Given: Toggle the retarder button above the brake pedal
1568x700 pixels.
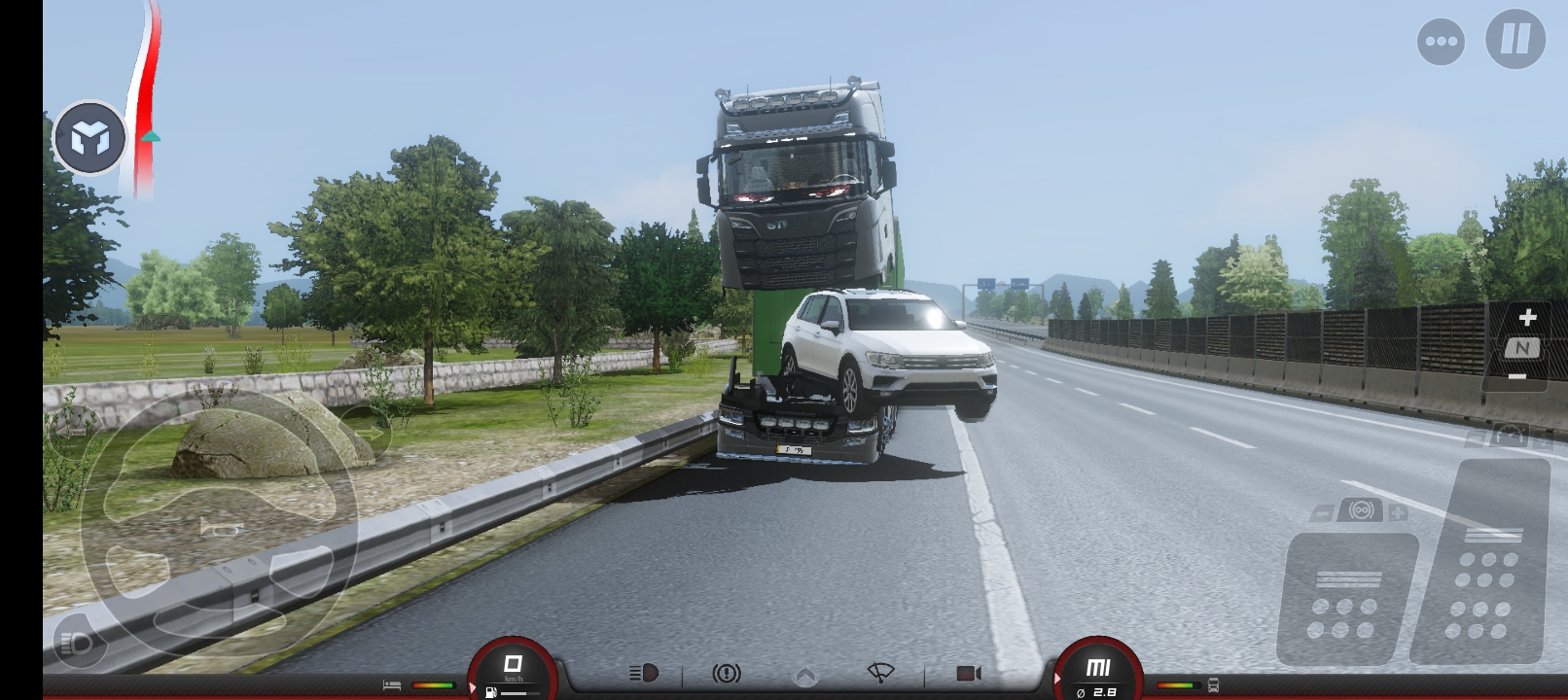Looking at the screenshot, I should coord(1360,510).
